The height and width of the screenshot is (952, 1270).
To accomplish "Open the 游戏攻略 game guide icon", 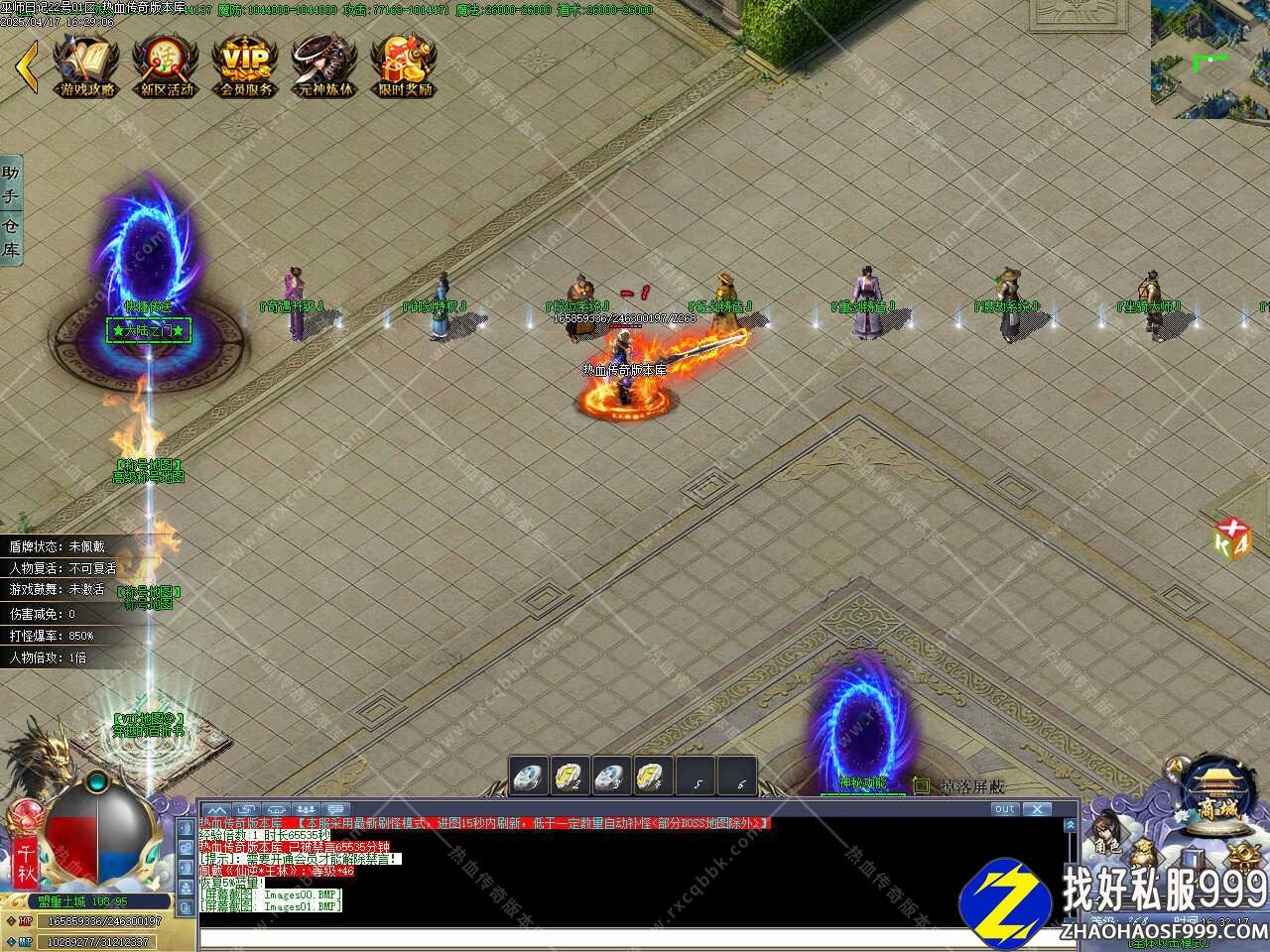I will (x=87, y=66).
